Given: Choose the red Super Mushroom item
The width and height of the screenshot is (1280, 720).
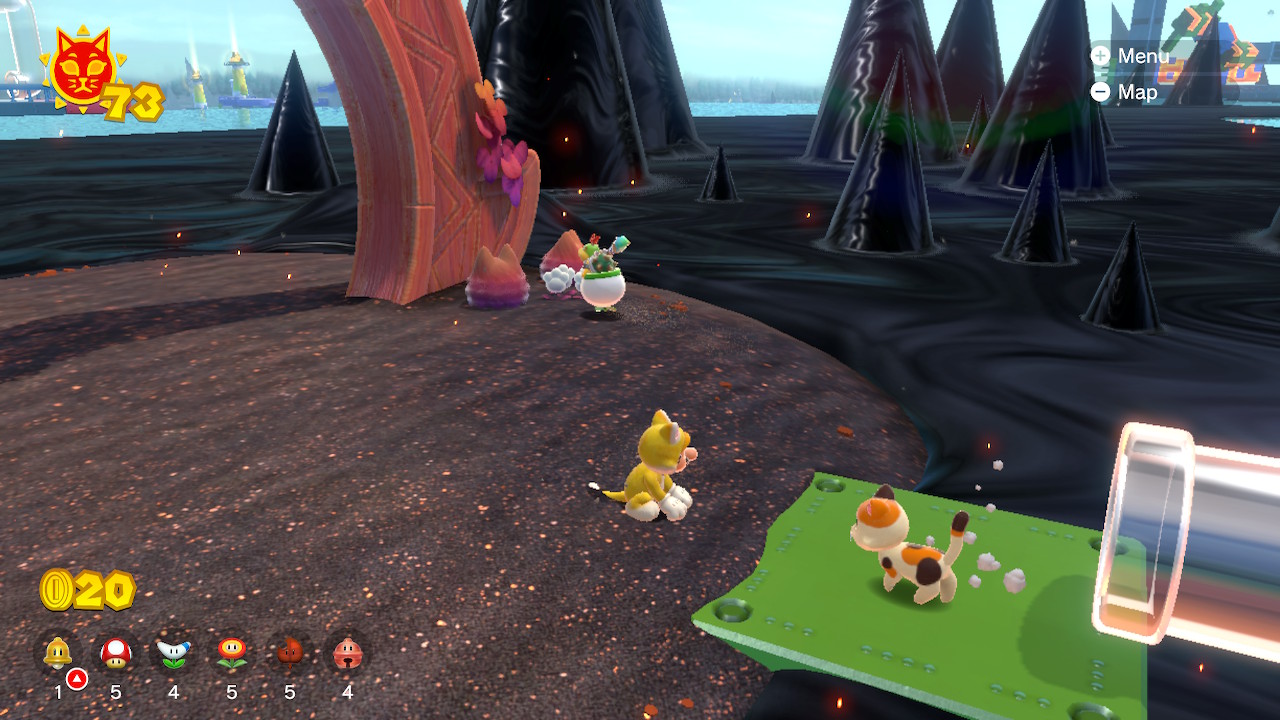Looking at the screenshot, I should [116, 653].
